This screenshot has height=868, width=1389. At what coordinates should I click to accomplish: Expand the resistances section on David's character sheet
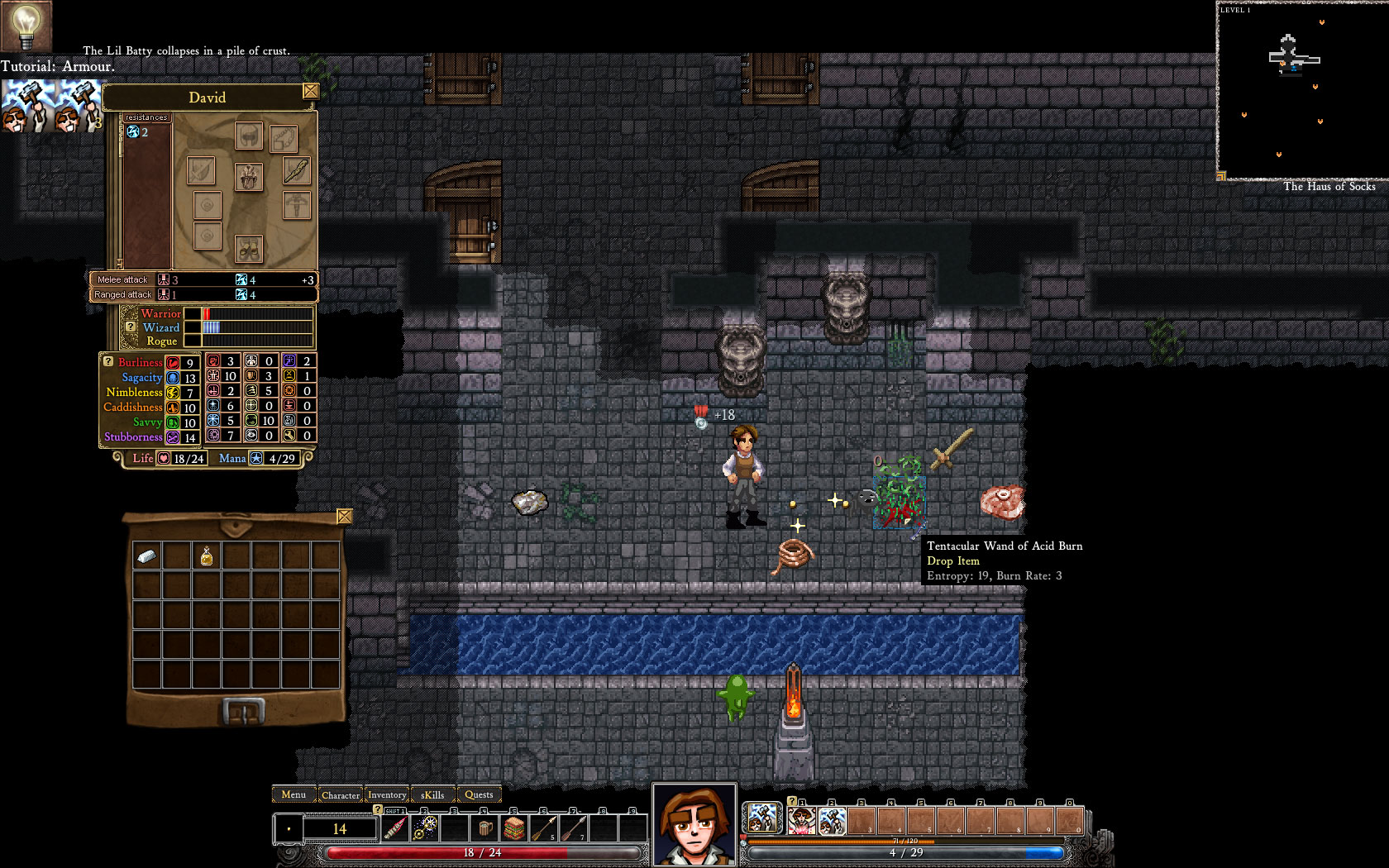point(146,117)
